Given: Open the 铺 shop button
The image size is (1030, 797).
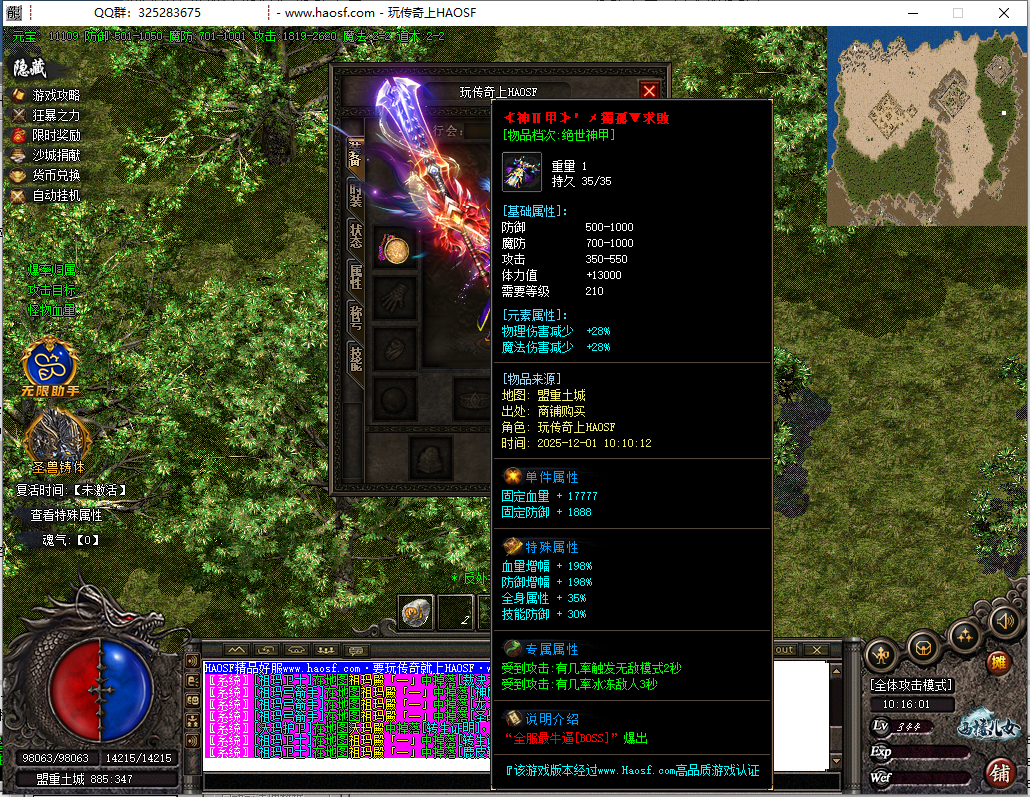Looking at the screenshot, I should (997, 772).
